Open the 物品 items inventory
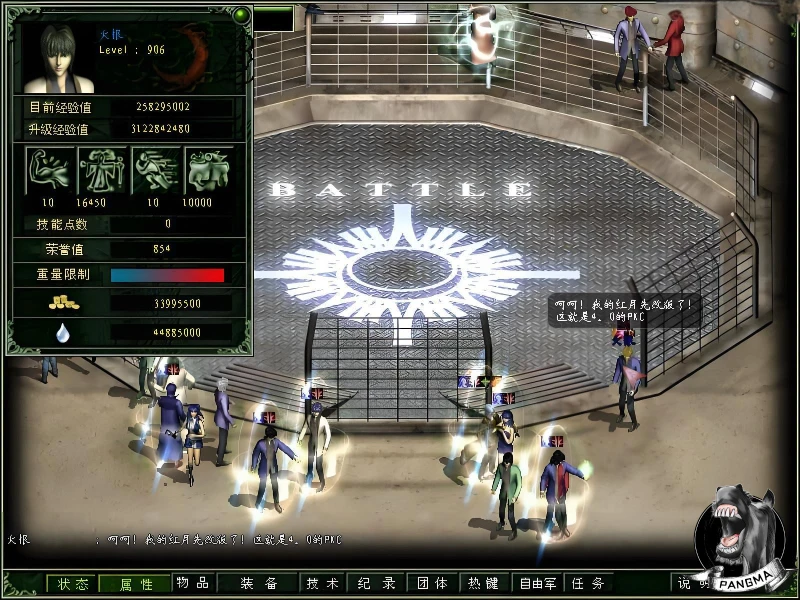Image resolution: width=800 pixels, height=600 pixels. 193,583
